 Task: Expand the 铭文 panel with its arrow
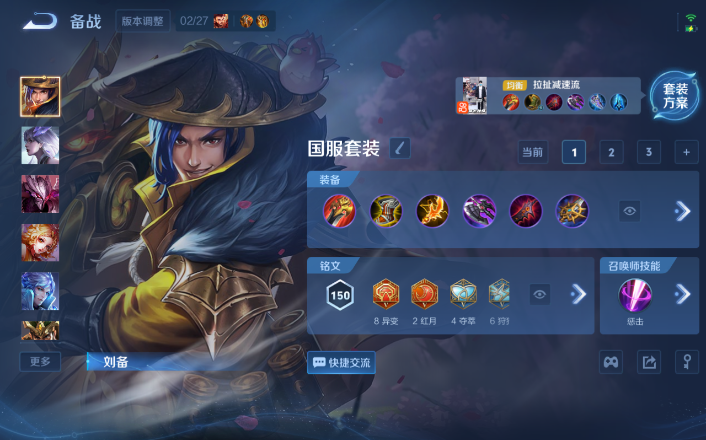(577, 294)
